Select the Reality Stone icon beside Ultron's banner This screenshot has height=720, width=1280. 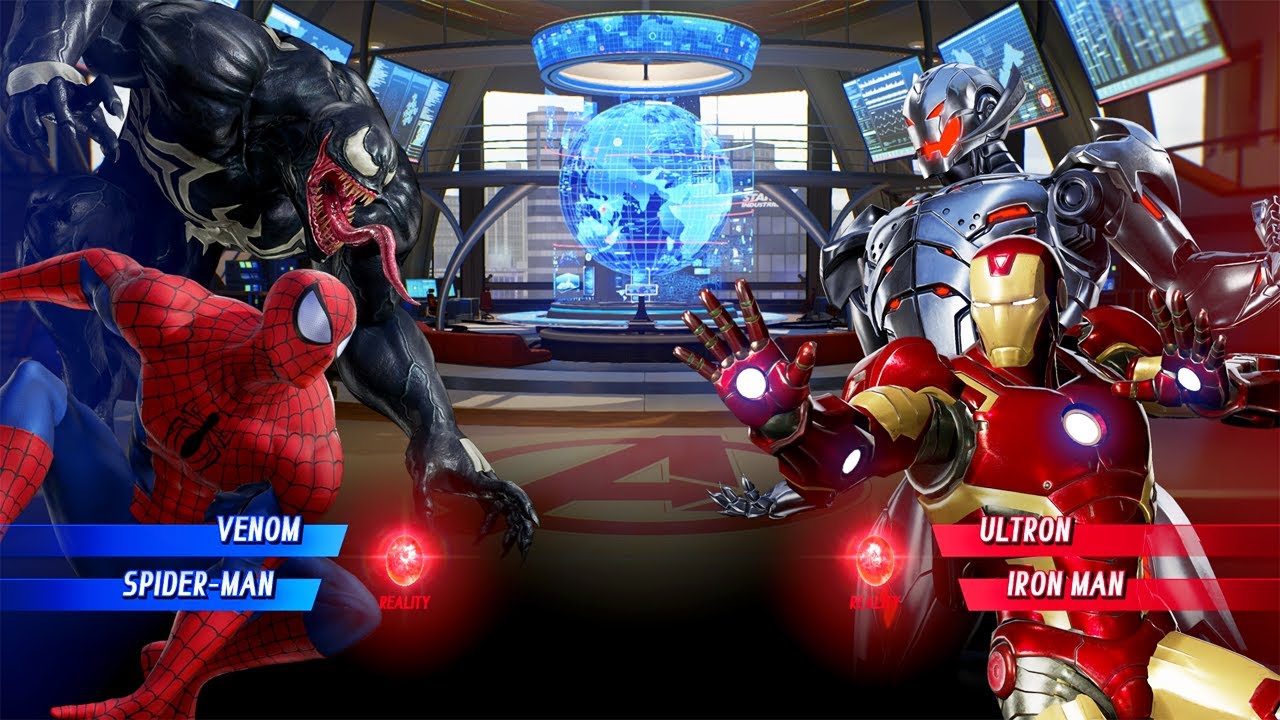[875, 560]
